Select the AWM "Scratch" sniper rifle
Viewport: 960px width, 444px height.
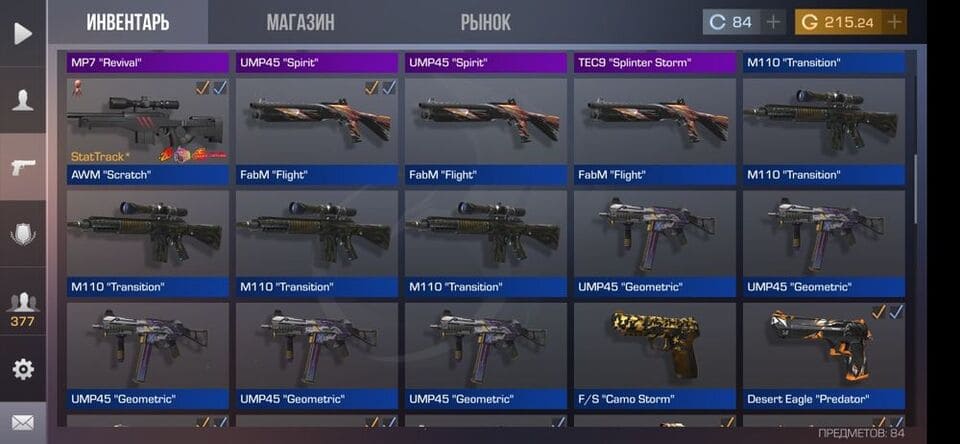[x=148, y=122]
